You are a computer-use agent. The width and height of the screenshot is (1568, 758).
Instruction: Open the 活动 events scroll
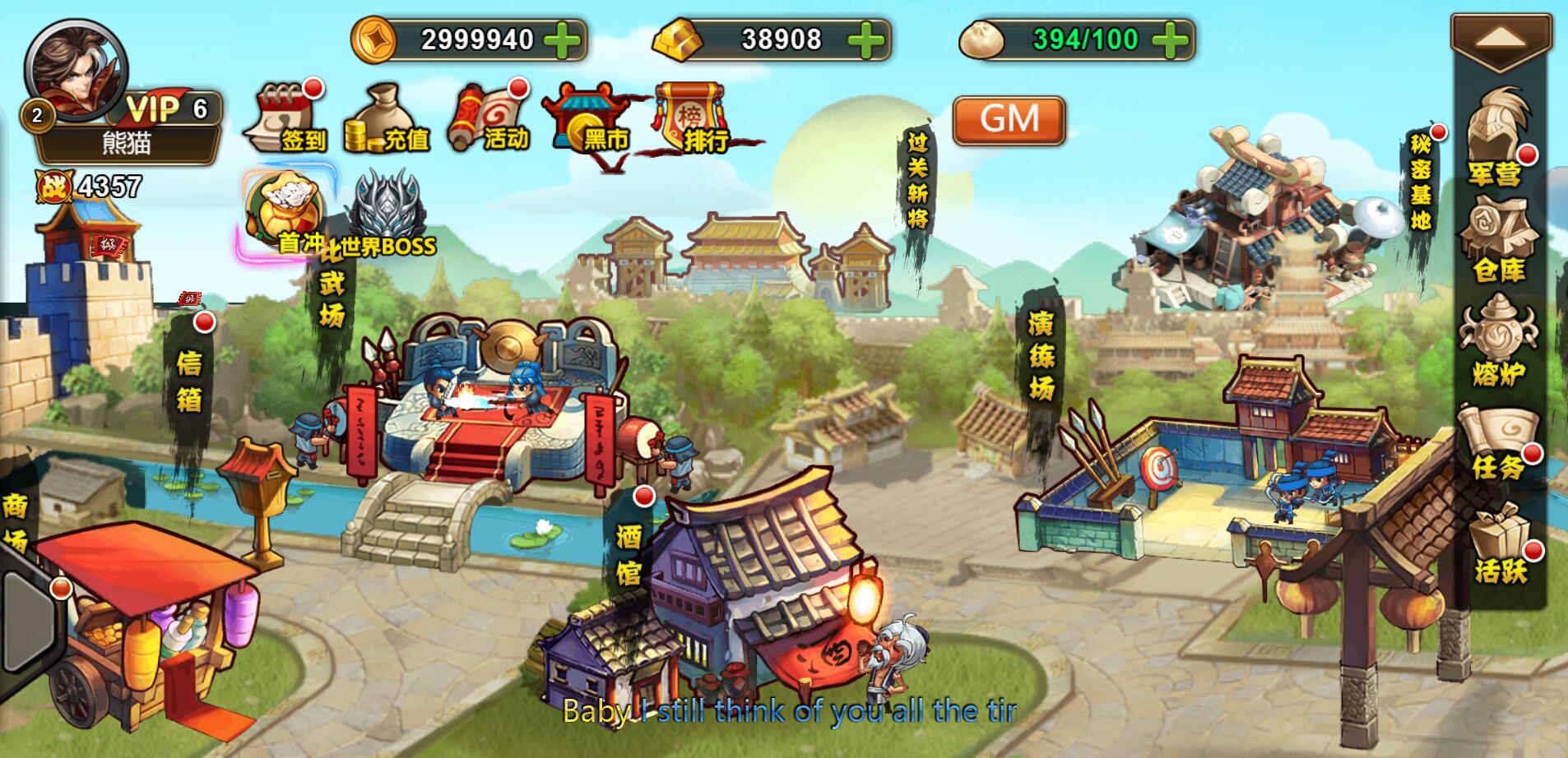point(485,120)
